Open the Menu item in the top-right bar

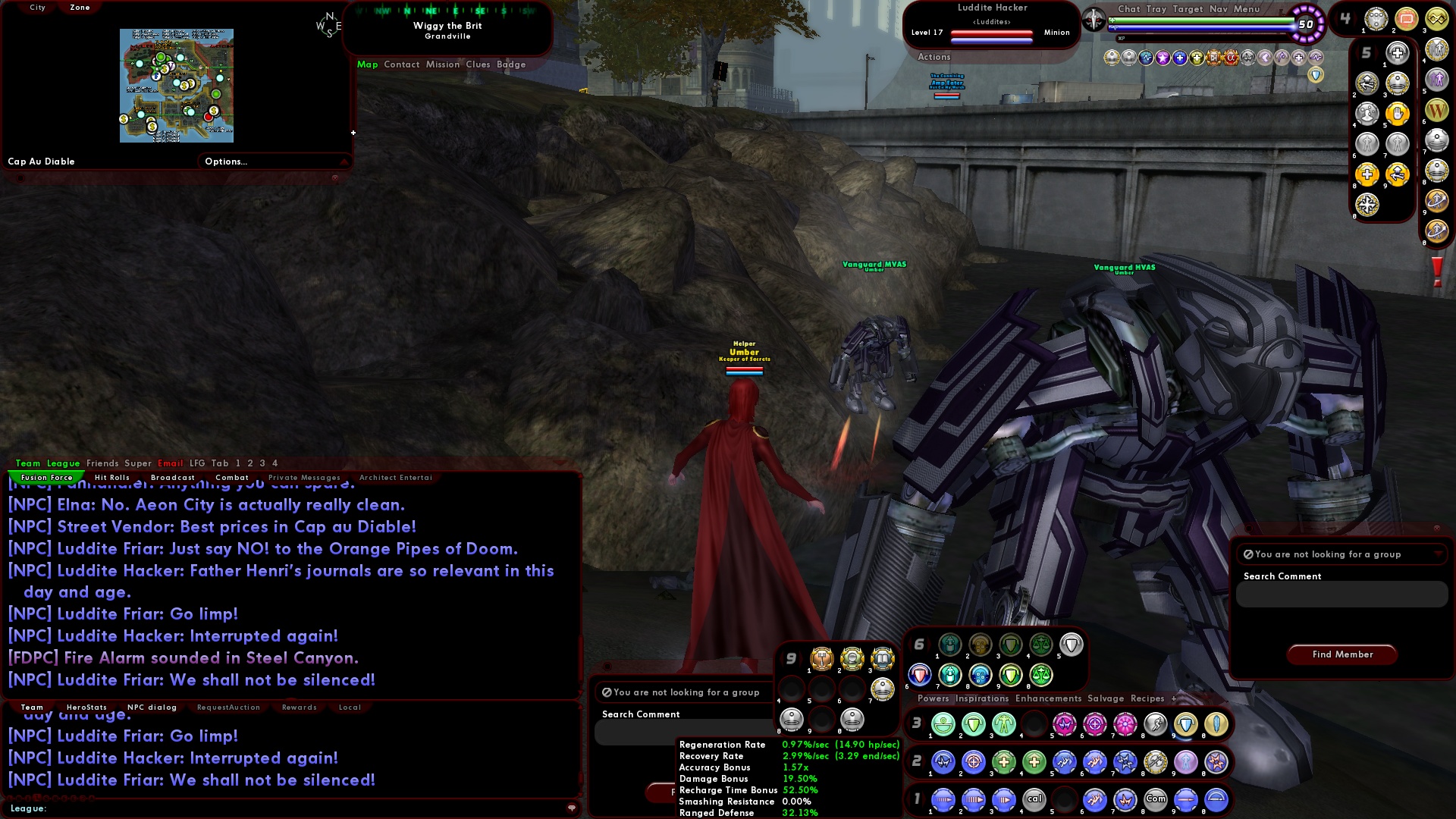click(x=1245, y=9)
